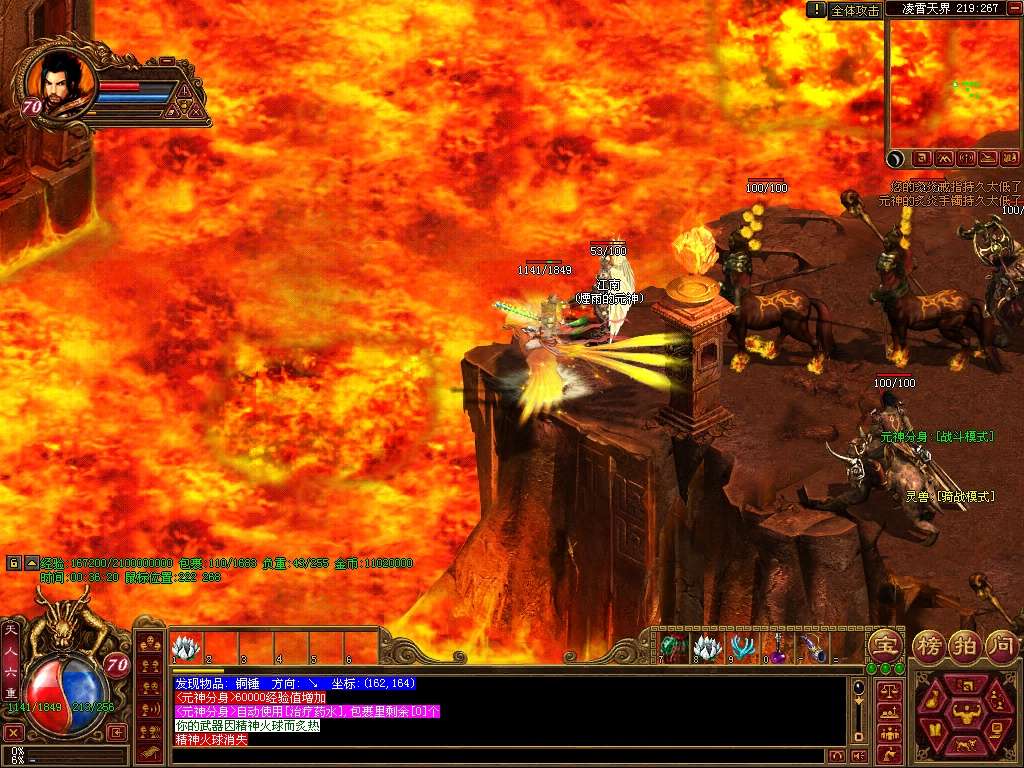
Task: Open the 宝 treasure shop button
Action: (x=884, y=643)
